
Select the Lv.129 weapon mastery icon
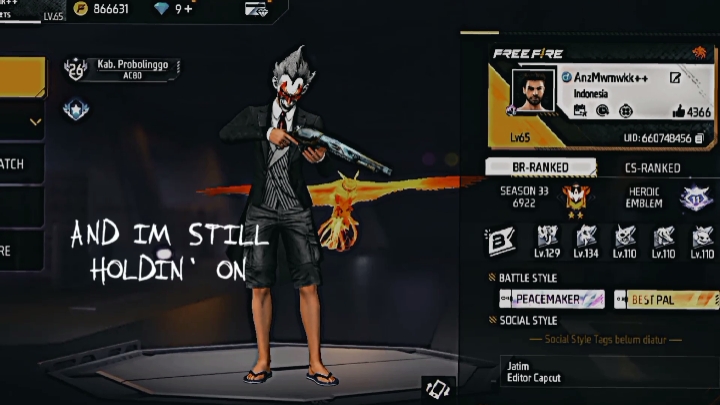click(x=547, y=238)
